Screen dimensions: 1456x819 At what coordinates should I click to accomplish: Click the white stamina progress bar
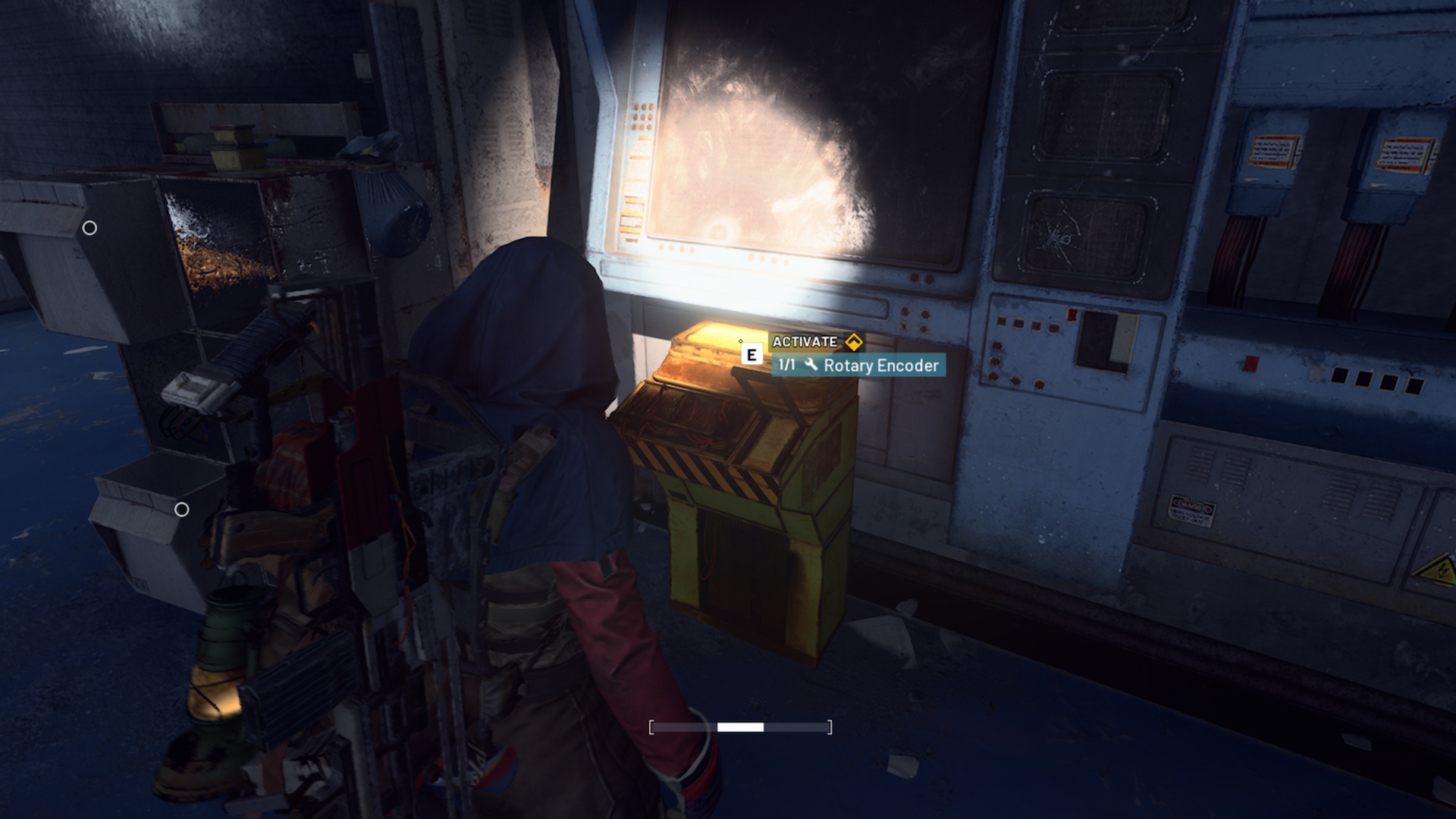click(x=739, y=726)
